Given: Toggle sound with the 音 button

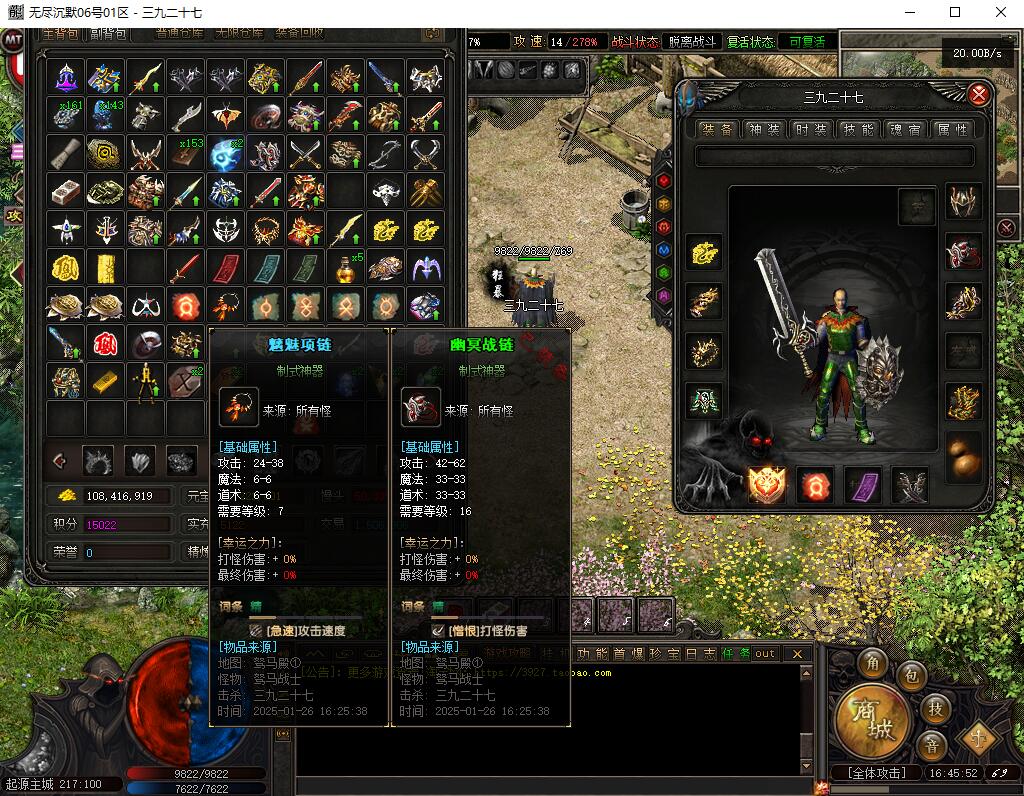Looking at the screenshot, I should 932,746.
